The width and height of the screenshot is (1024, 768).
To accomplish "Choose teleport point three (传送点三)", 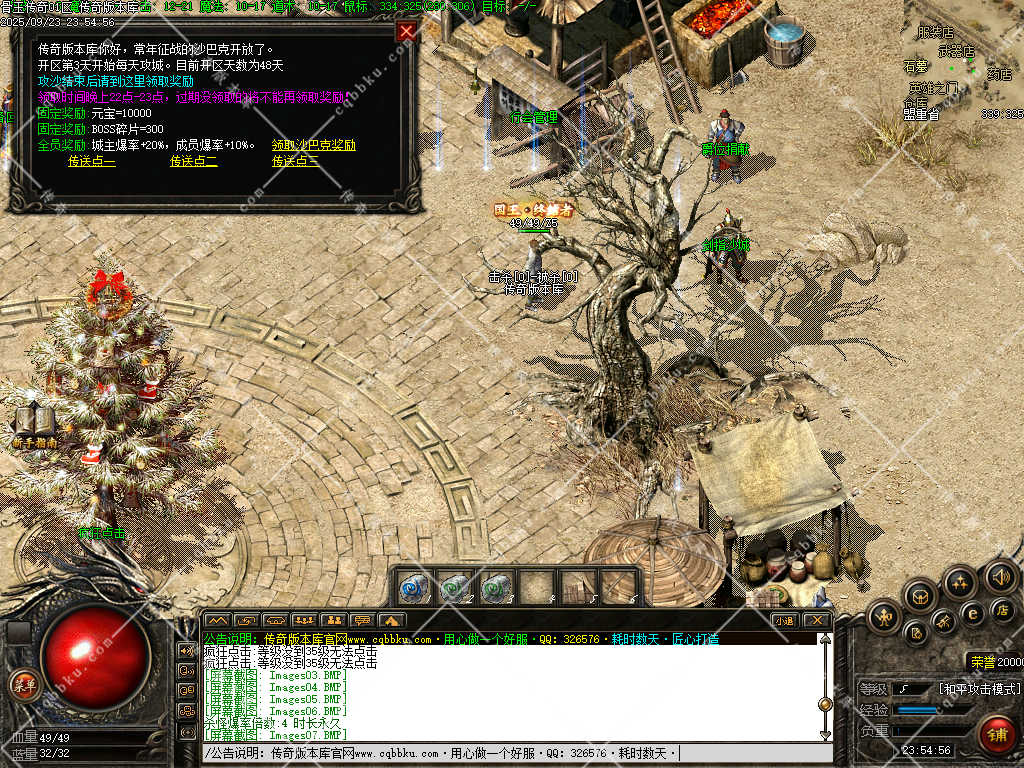I will click(x=296, y=161).
